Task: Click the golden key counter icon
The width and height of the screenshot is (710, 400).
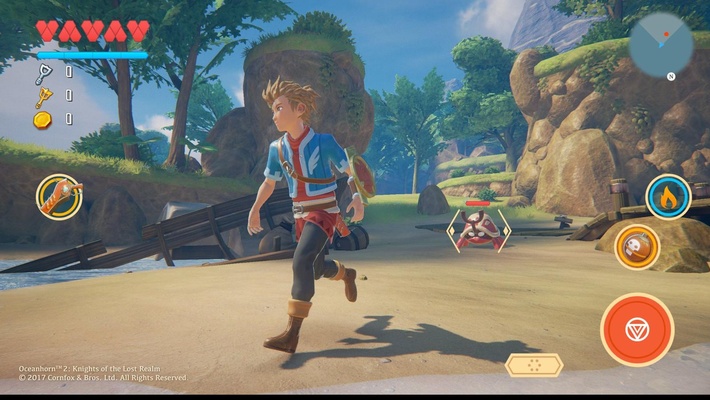Action: pos(43,96)
